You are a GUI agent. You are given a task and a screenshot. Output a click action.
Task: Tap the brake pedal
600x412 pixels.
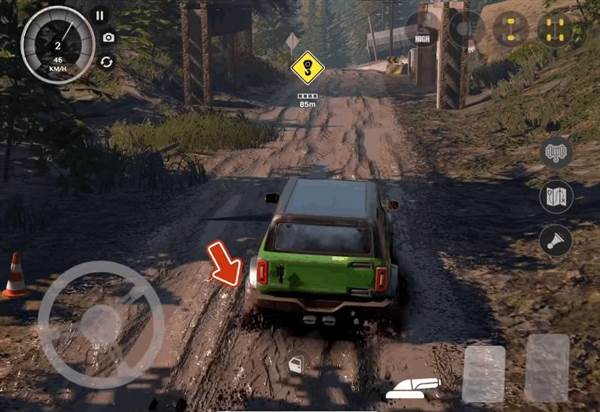(484, 374)
